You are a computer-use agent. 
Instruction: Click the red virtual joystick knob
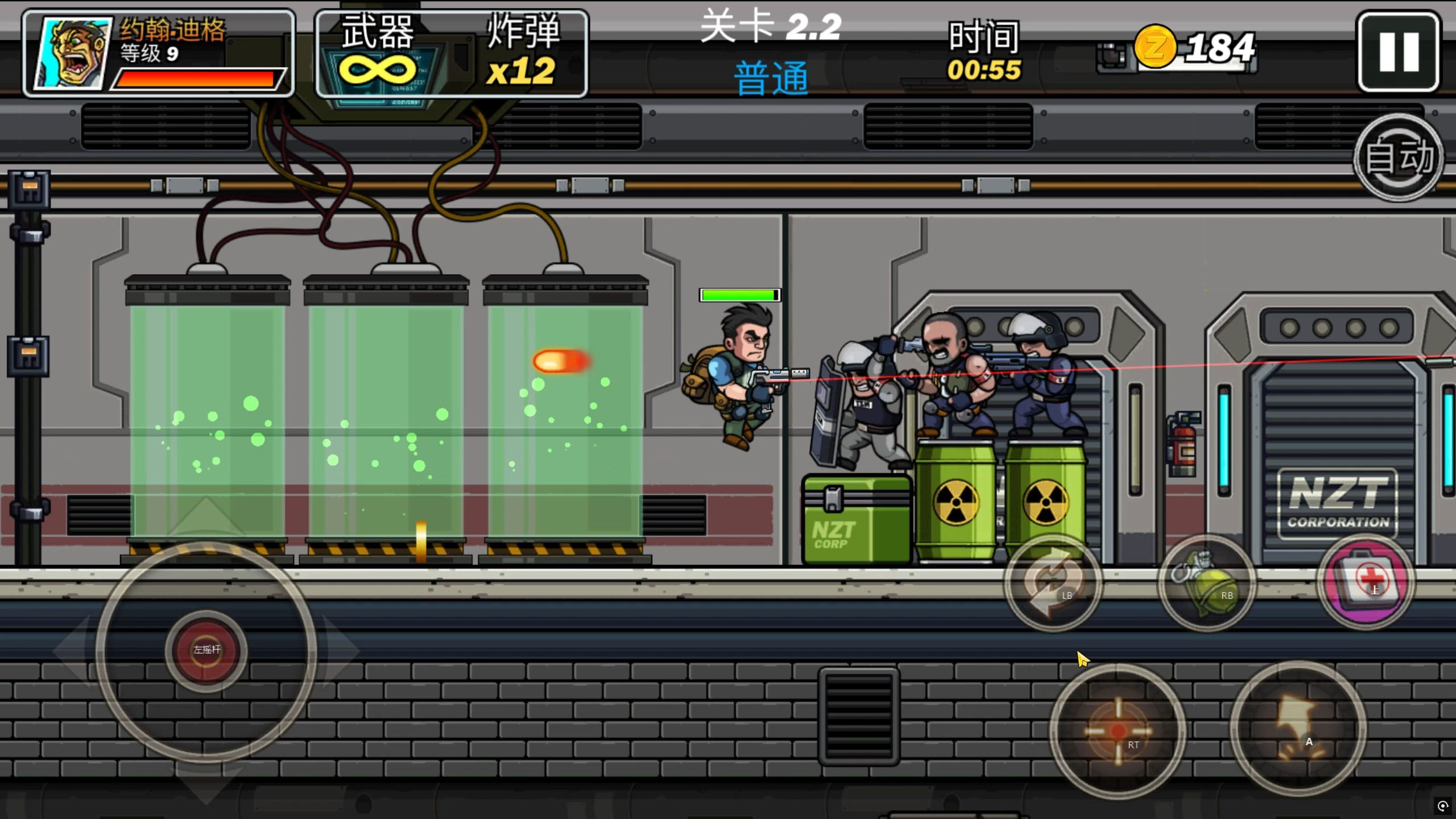(x=206, y=650)
